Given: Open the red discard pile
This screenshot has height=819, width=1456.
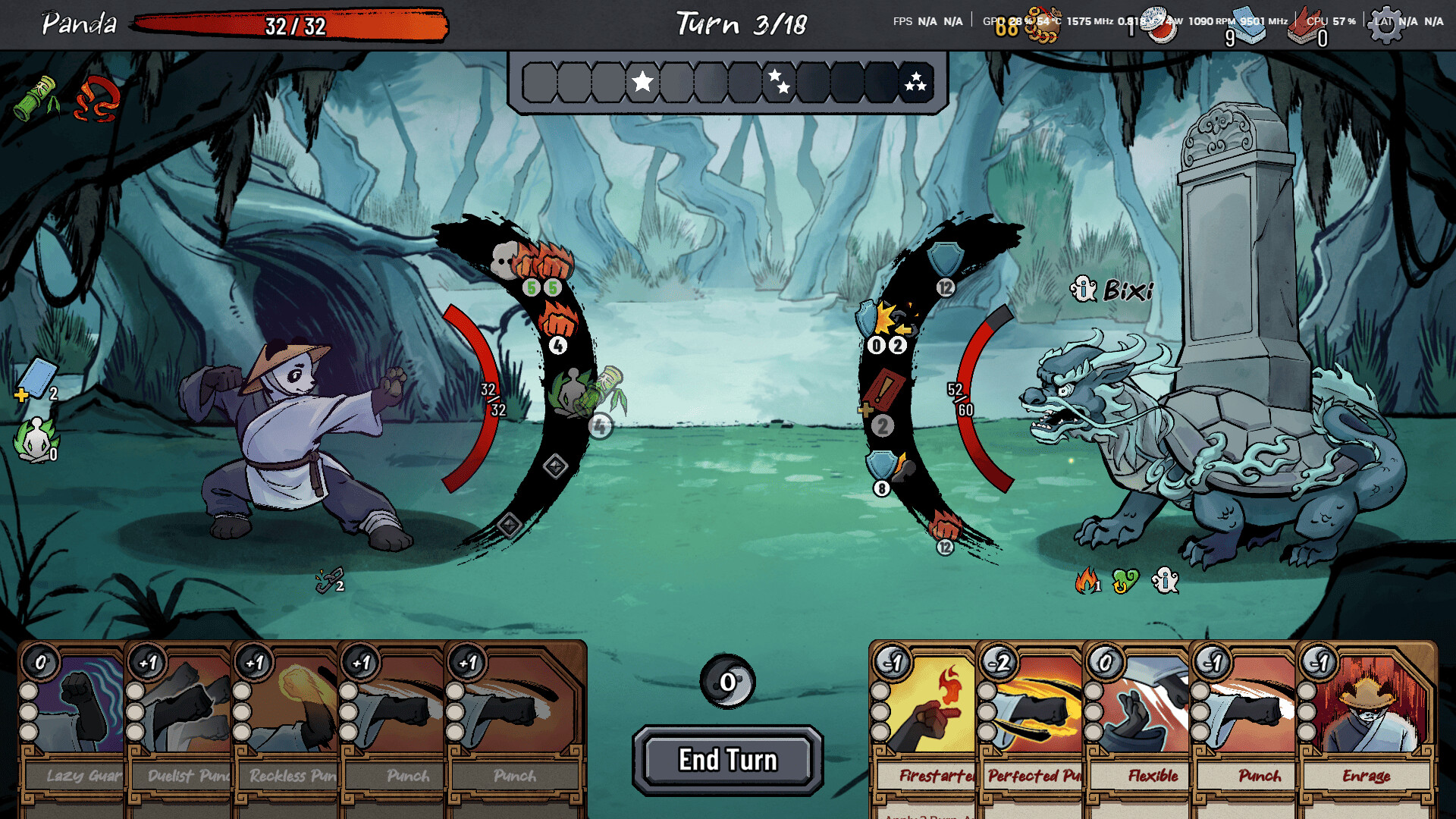Looking at the screenshot, I should (x=1310, y=27).
